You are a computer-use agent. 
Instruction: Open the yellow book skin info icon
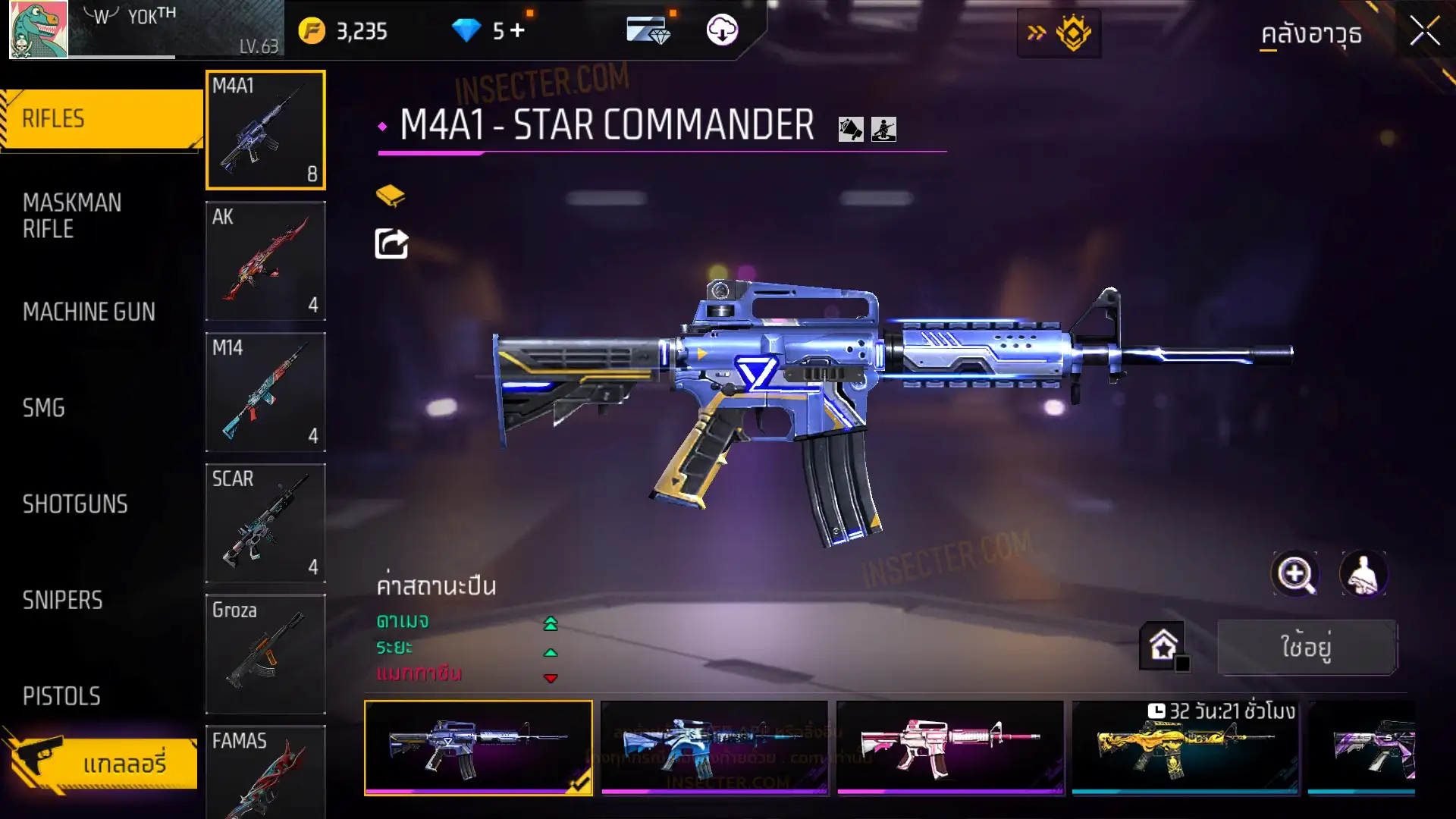pyautogui.click(x=391, y=196)
